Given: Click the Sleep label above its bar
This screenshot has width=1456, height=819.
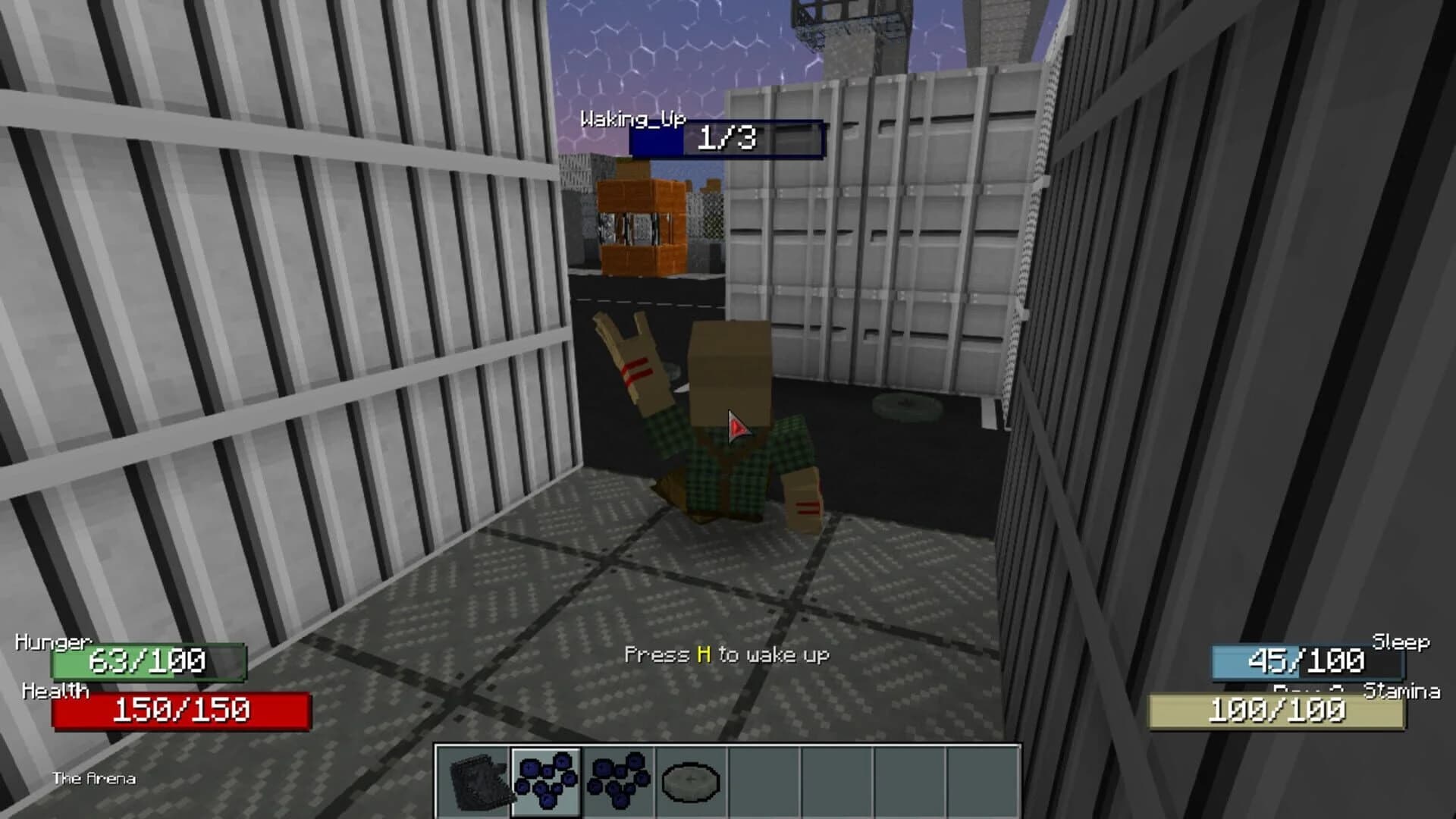Looking at the screenshot, I should coord(1399,642).
